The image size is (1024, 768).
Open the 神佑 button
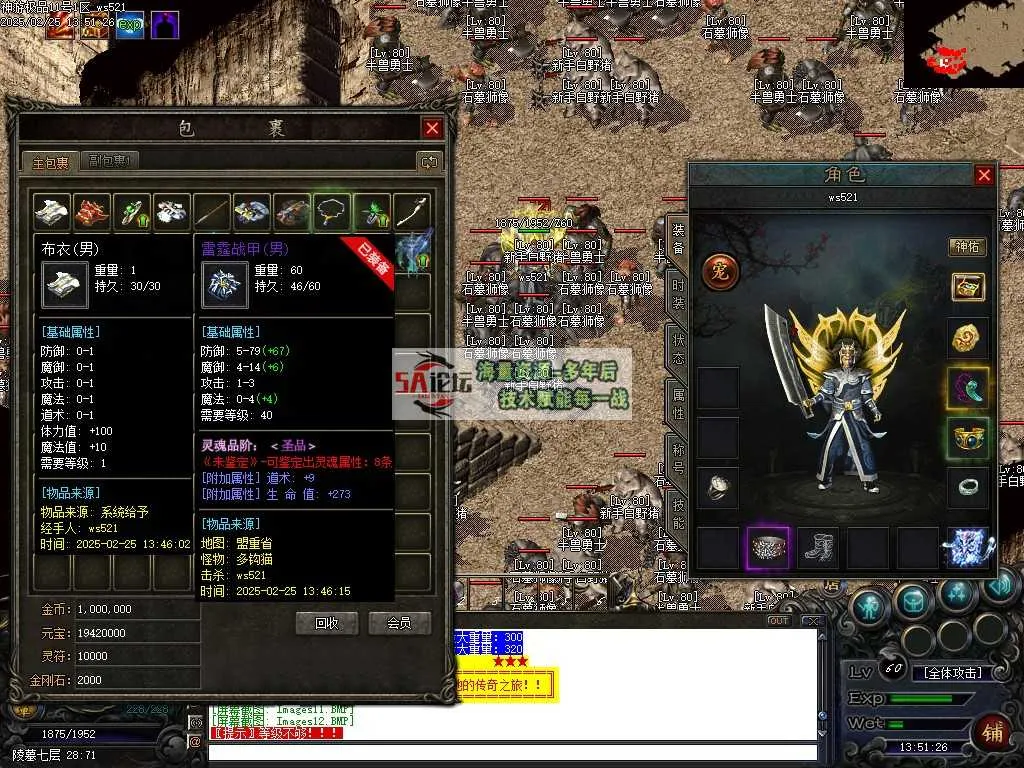pos(967,246)
